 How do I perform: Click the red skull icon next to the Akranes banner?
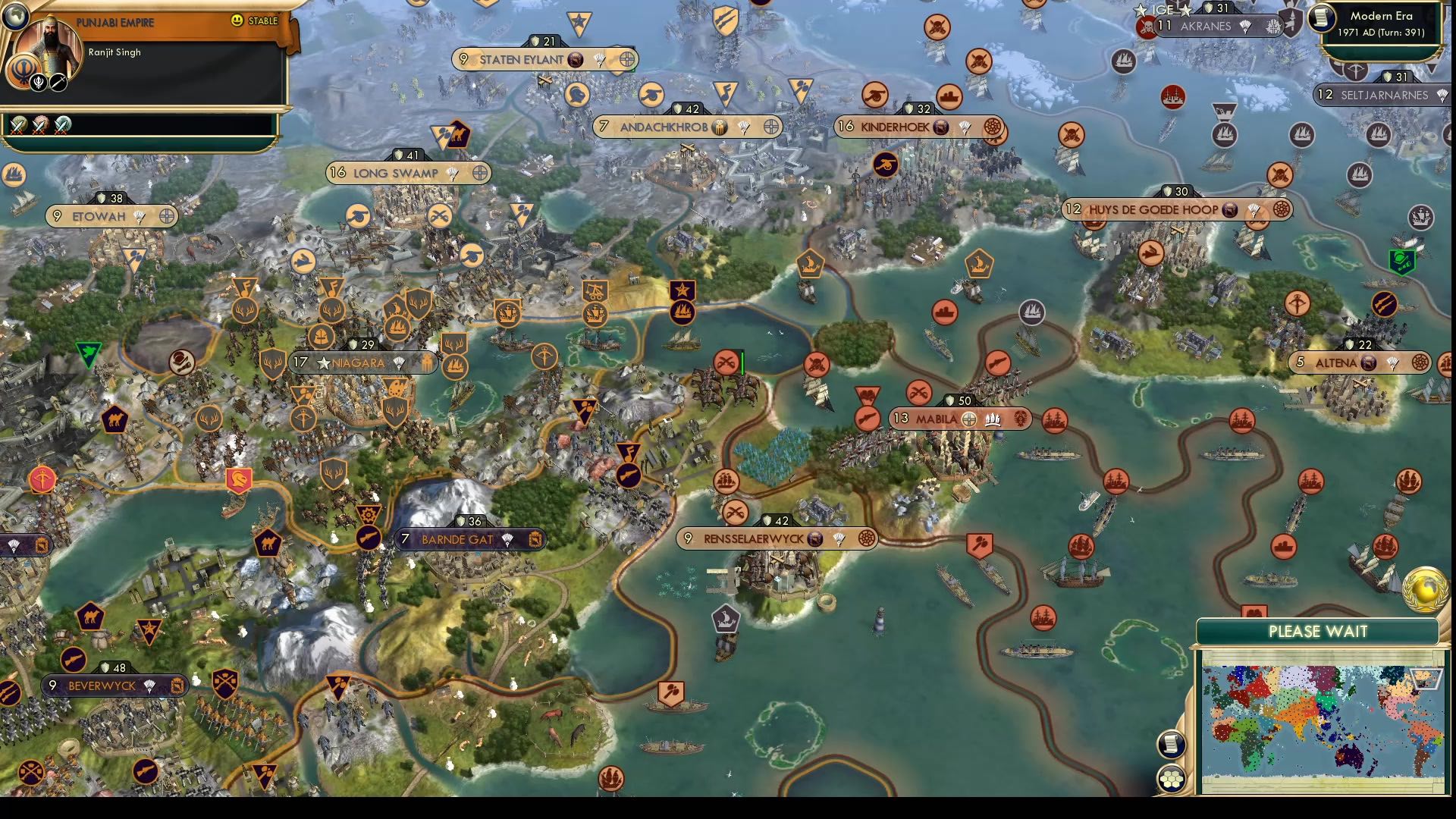1148,27
